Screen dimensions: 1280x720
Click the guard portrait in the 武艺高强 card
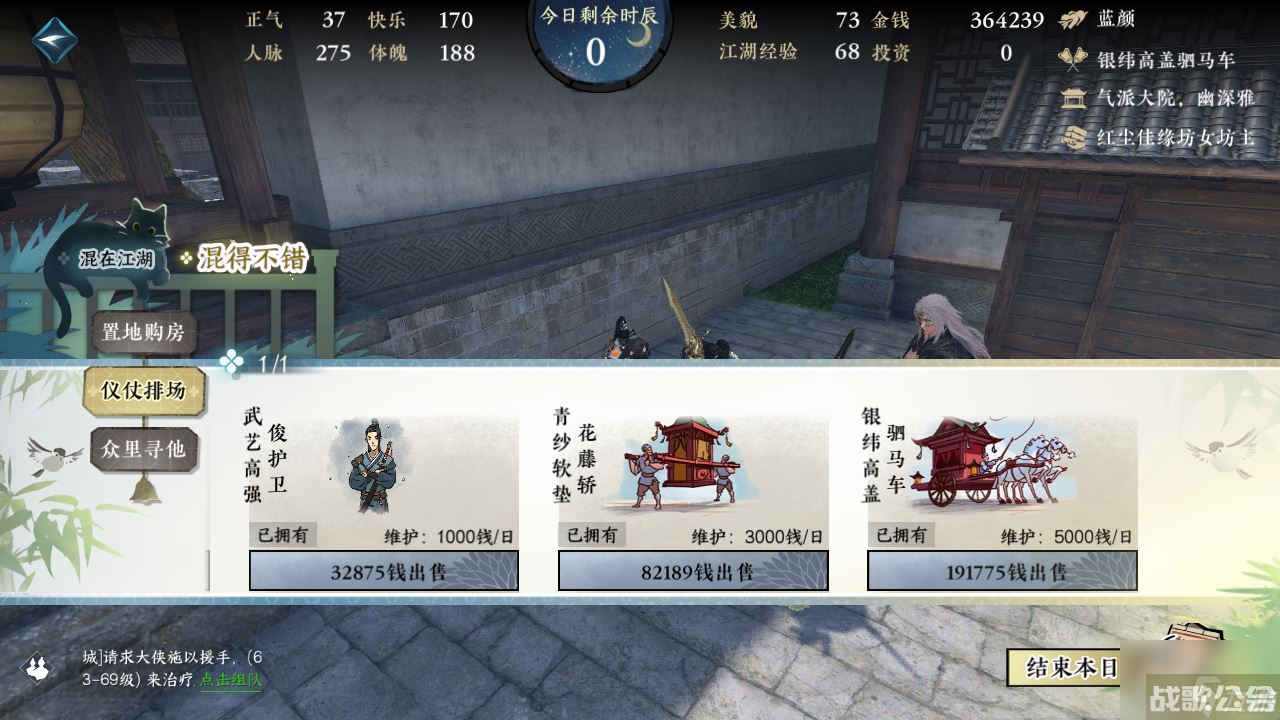(x=375, y=465)
